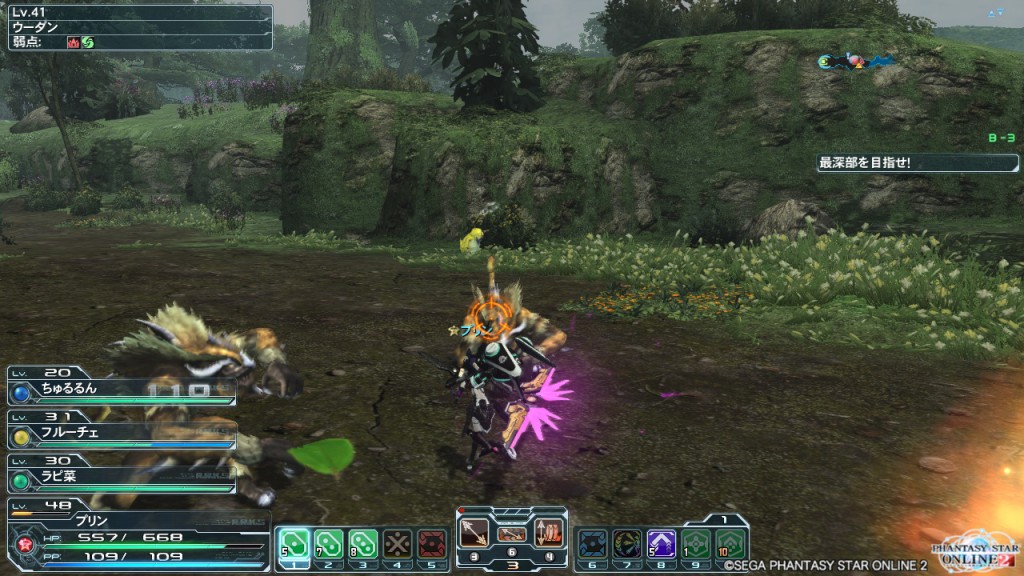Activate the dark circular skill in slot 7

coord(626,543)
